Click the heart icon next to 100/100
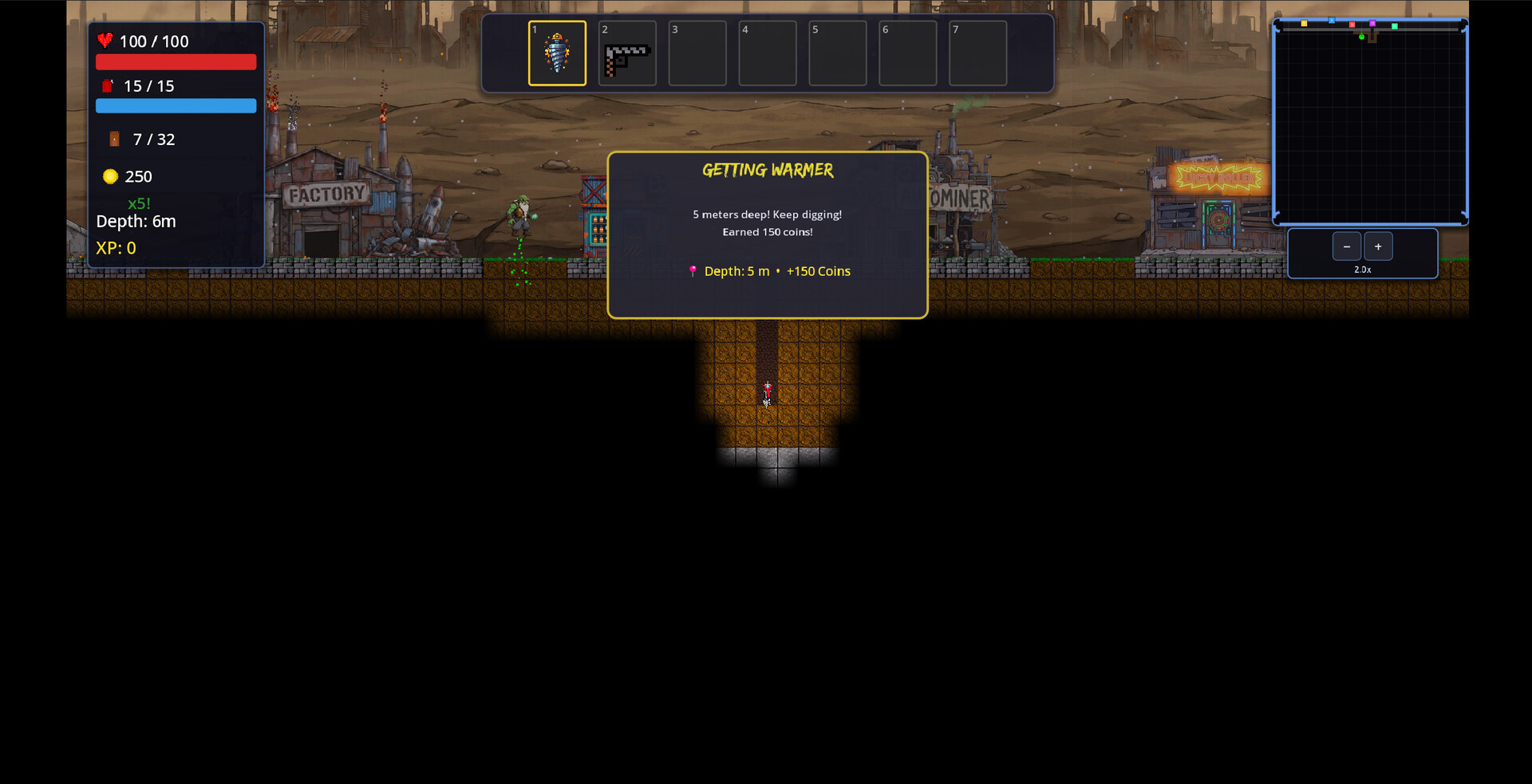Screen dimensions: 1532x784 107,41
